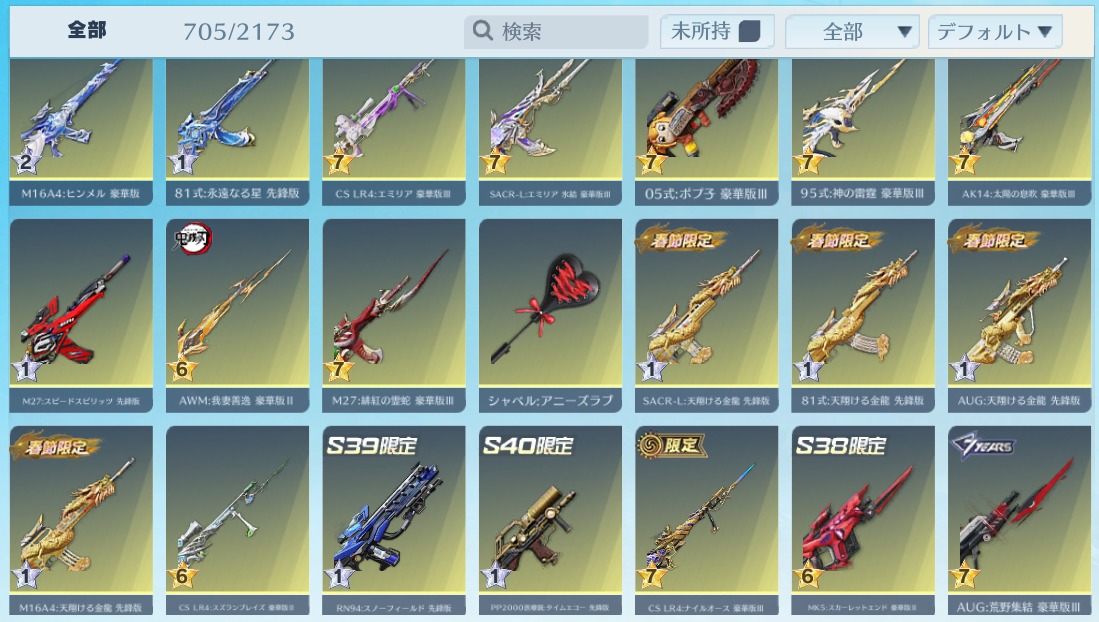Select the AUG:天翔ける金龍 golden skin
Screen dimensions: 1099x622
click(1019, 310)
